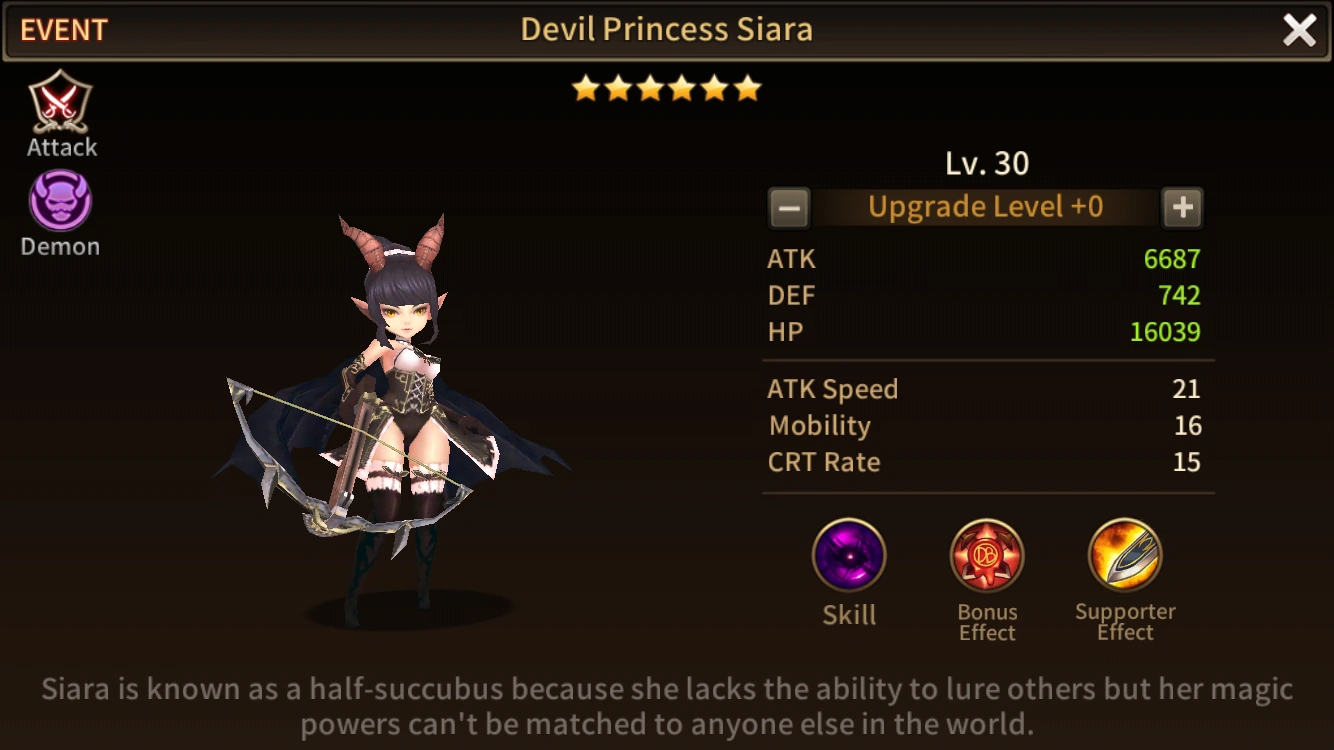Tap the purple demon face emblem
1334x750 pixels.
click(x=58, y=199)
